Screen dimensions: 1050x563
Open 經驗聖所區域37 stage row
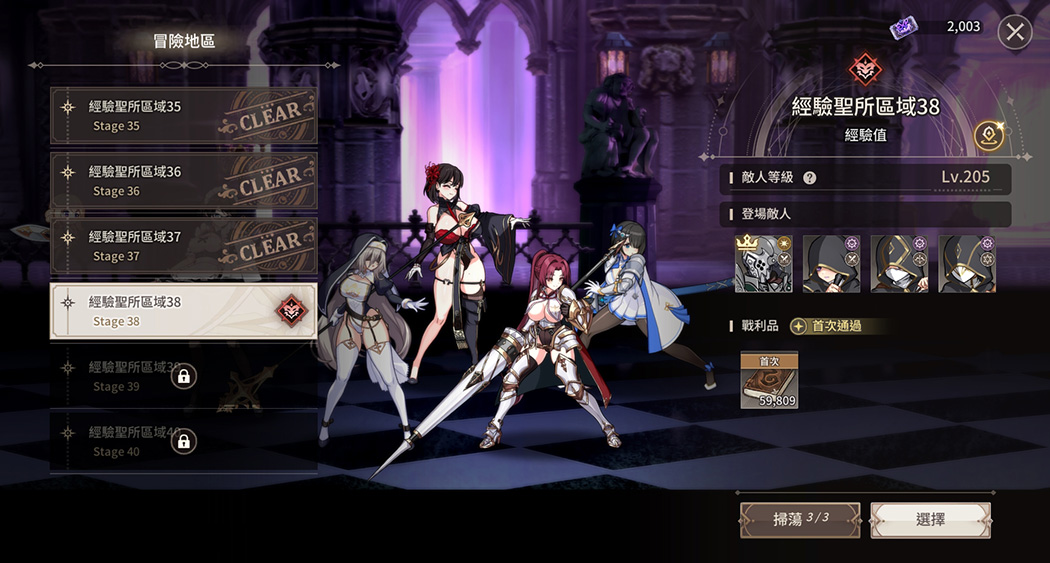[183, 246]
